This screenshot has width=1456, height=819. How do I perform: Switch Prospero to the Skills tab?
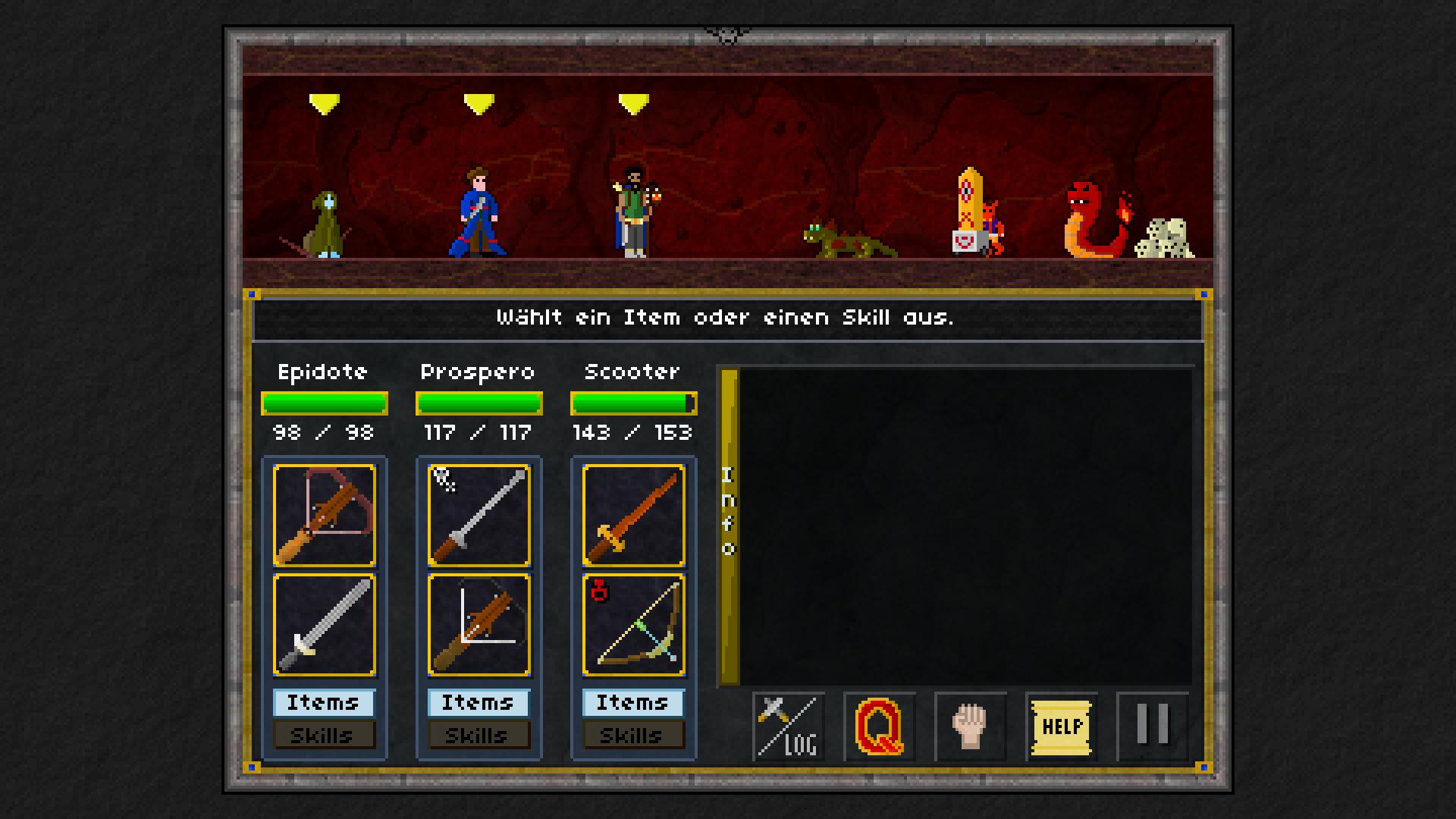coord(479,735)
